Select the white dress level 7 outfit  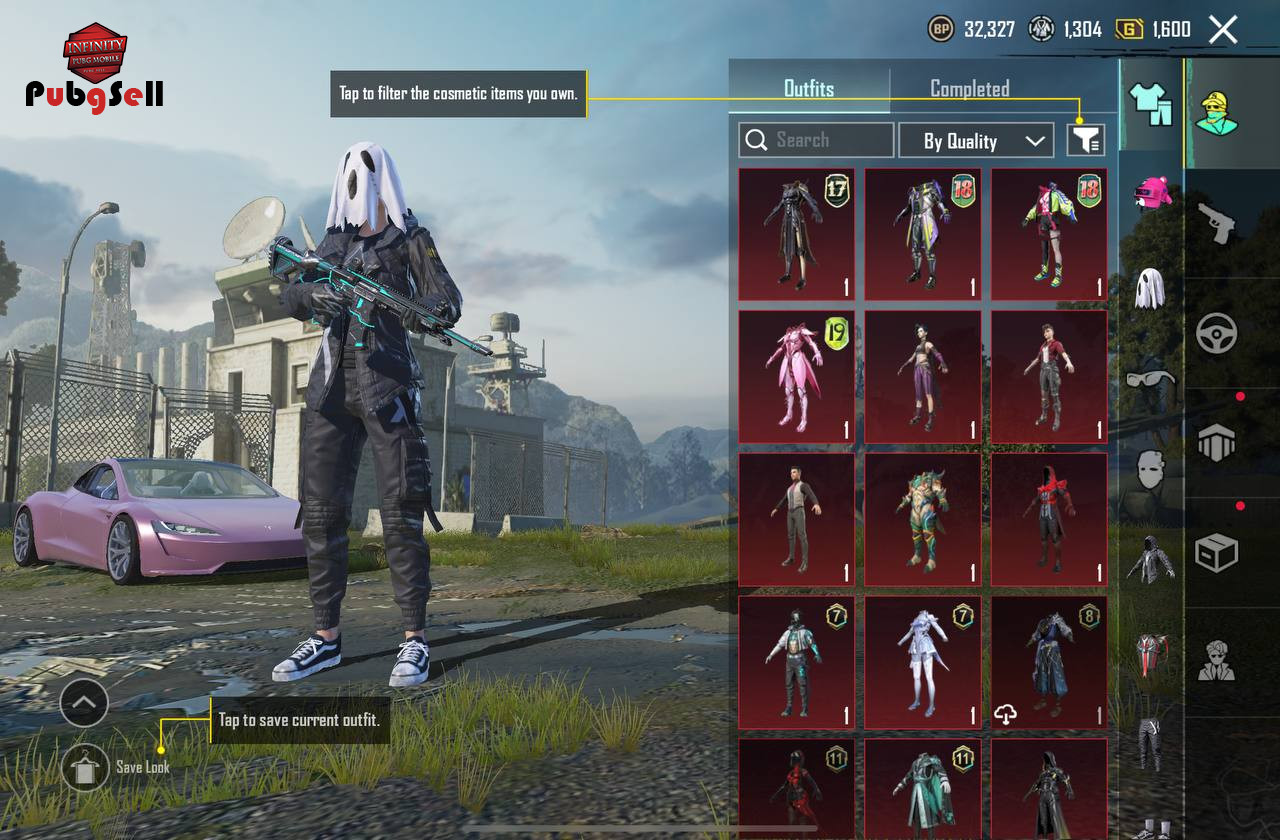tap(923, 662)
